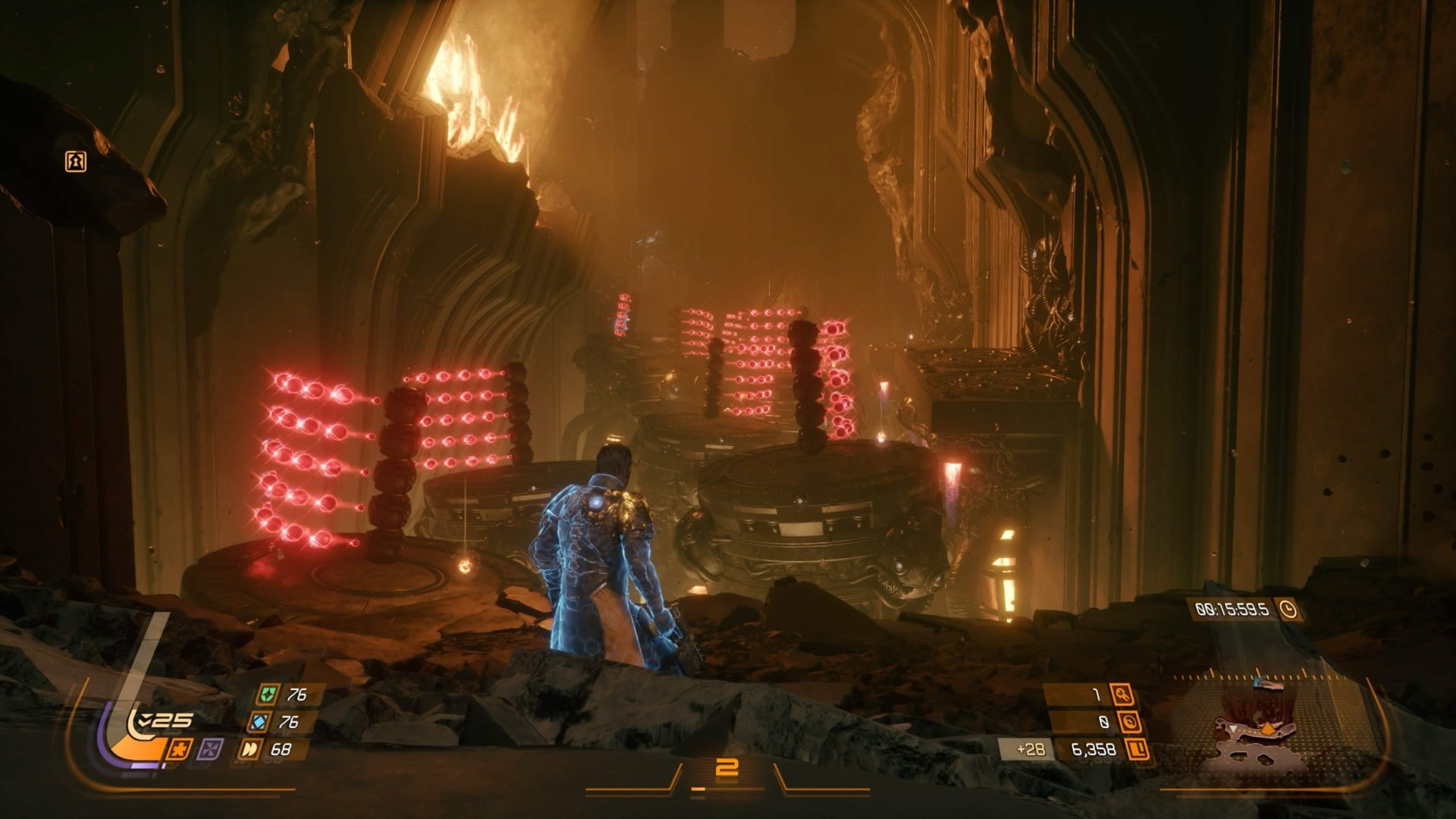This screenshot has width=1456, height=819.
Task: Click the yellow double-arrow stat icon
Action: pos(252,750)
